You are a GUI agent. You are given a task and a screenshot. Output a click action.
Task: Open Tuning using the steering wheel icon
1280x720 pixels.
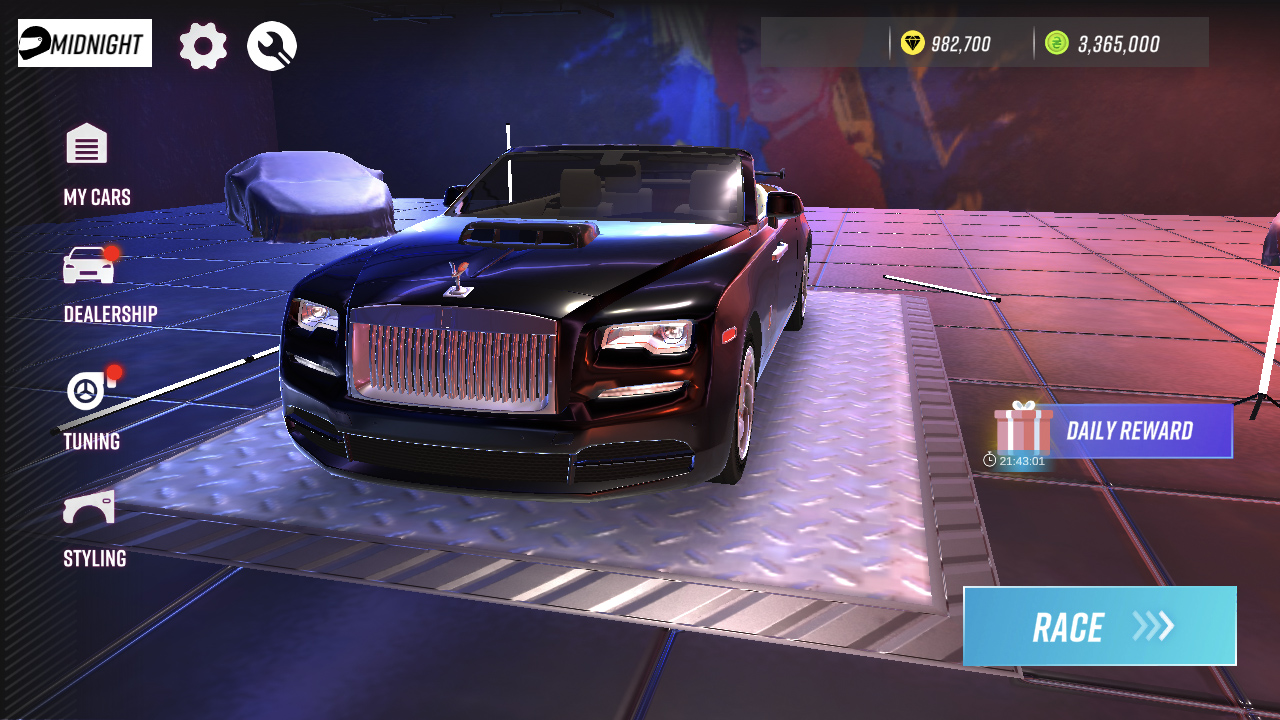(85, 390)
